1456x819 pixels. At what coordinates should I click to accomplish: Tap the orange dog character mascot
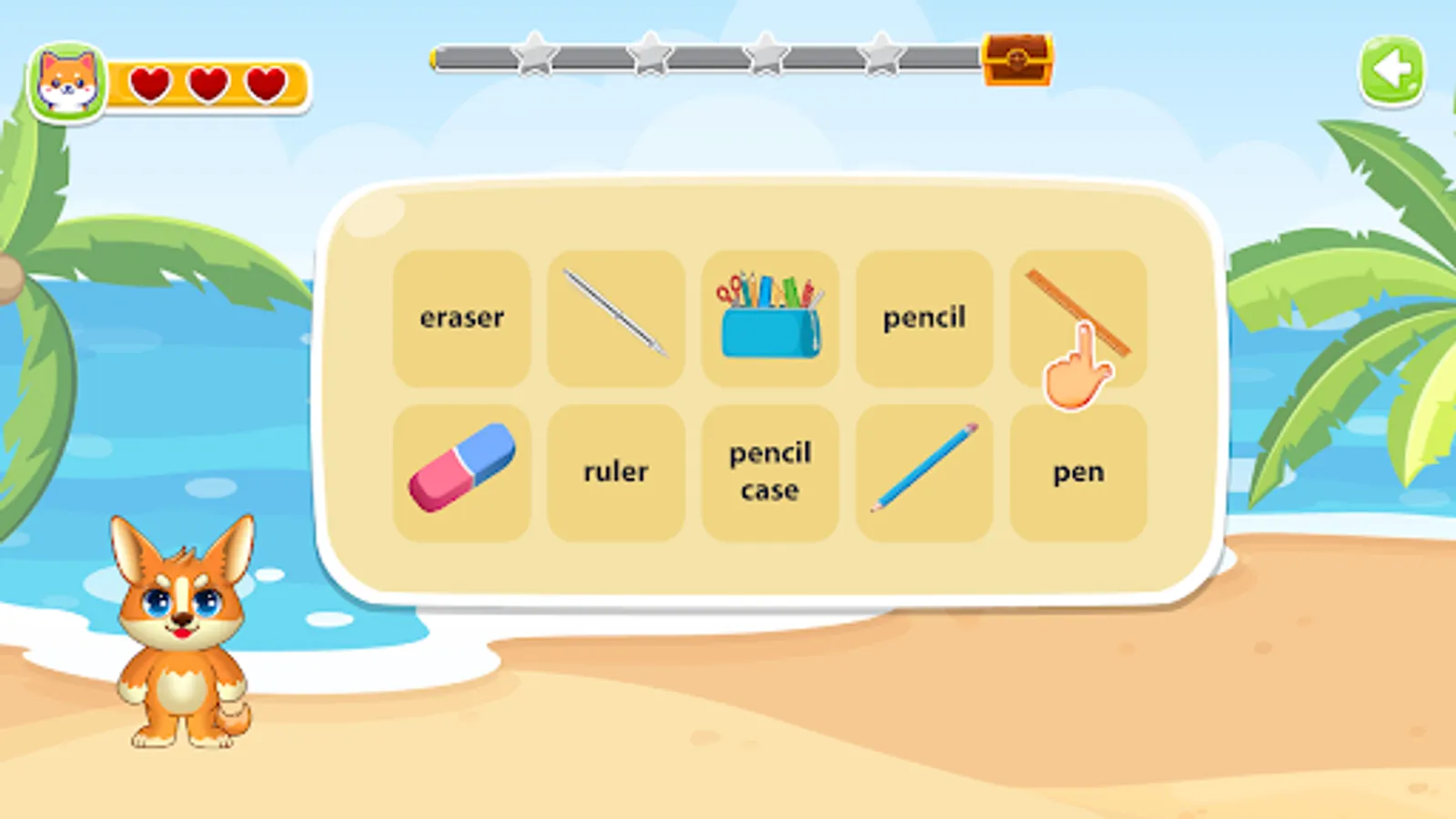(x=182, y=637)
